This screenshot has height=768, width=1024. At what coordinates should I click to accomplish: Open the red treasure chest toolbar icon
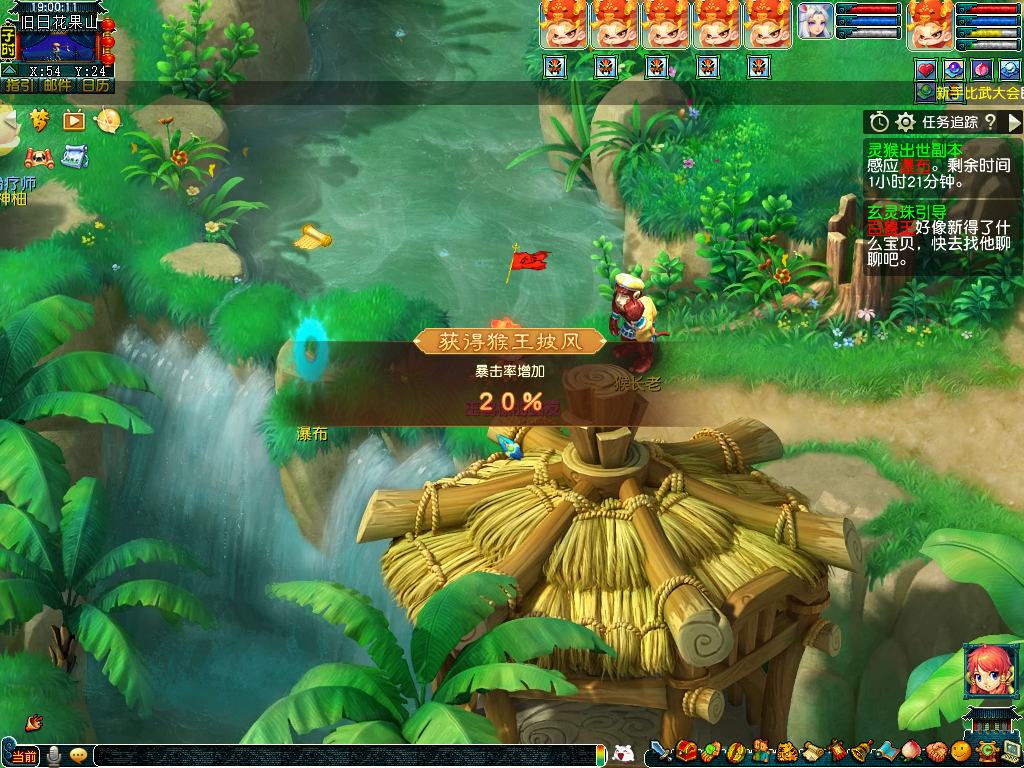686,751
